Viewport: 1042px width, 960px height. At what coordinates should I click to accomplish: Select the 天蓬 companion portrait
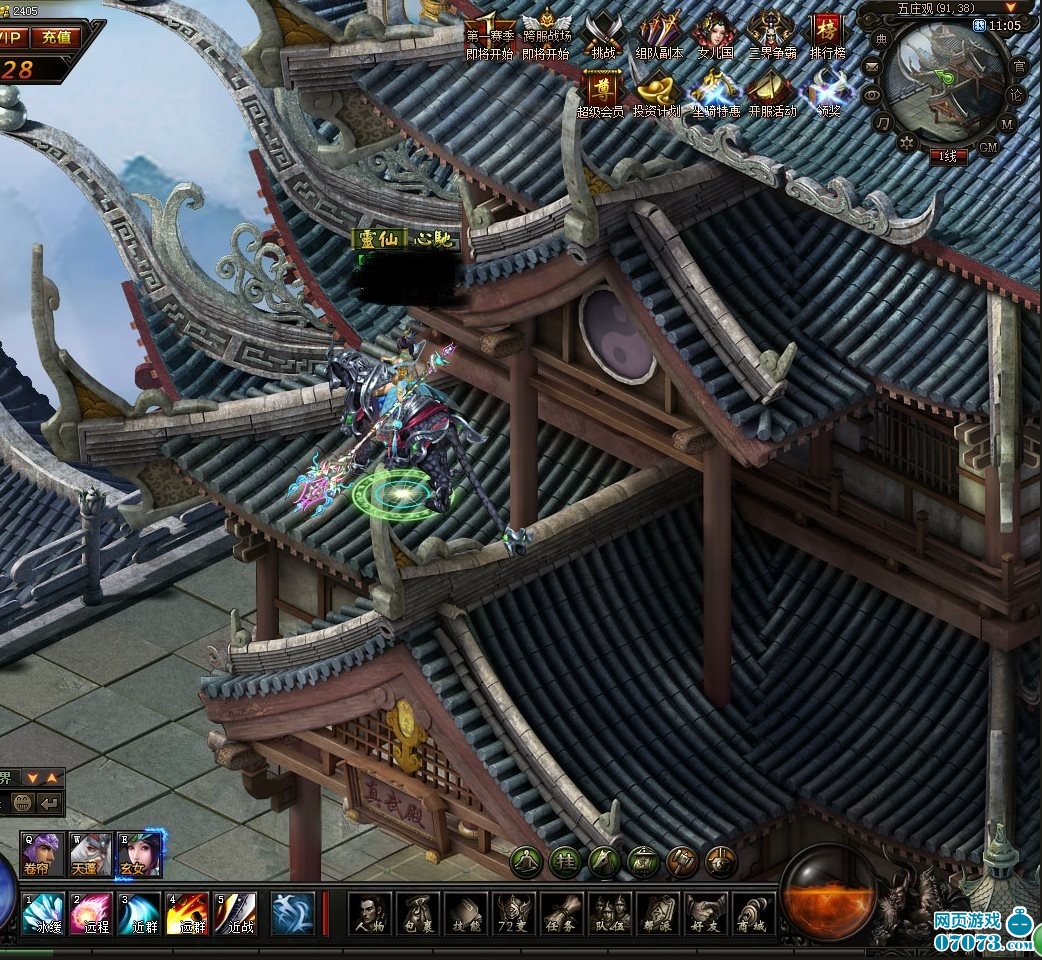coord(91,855)
